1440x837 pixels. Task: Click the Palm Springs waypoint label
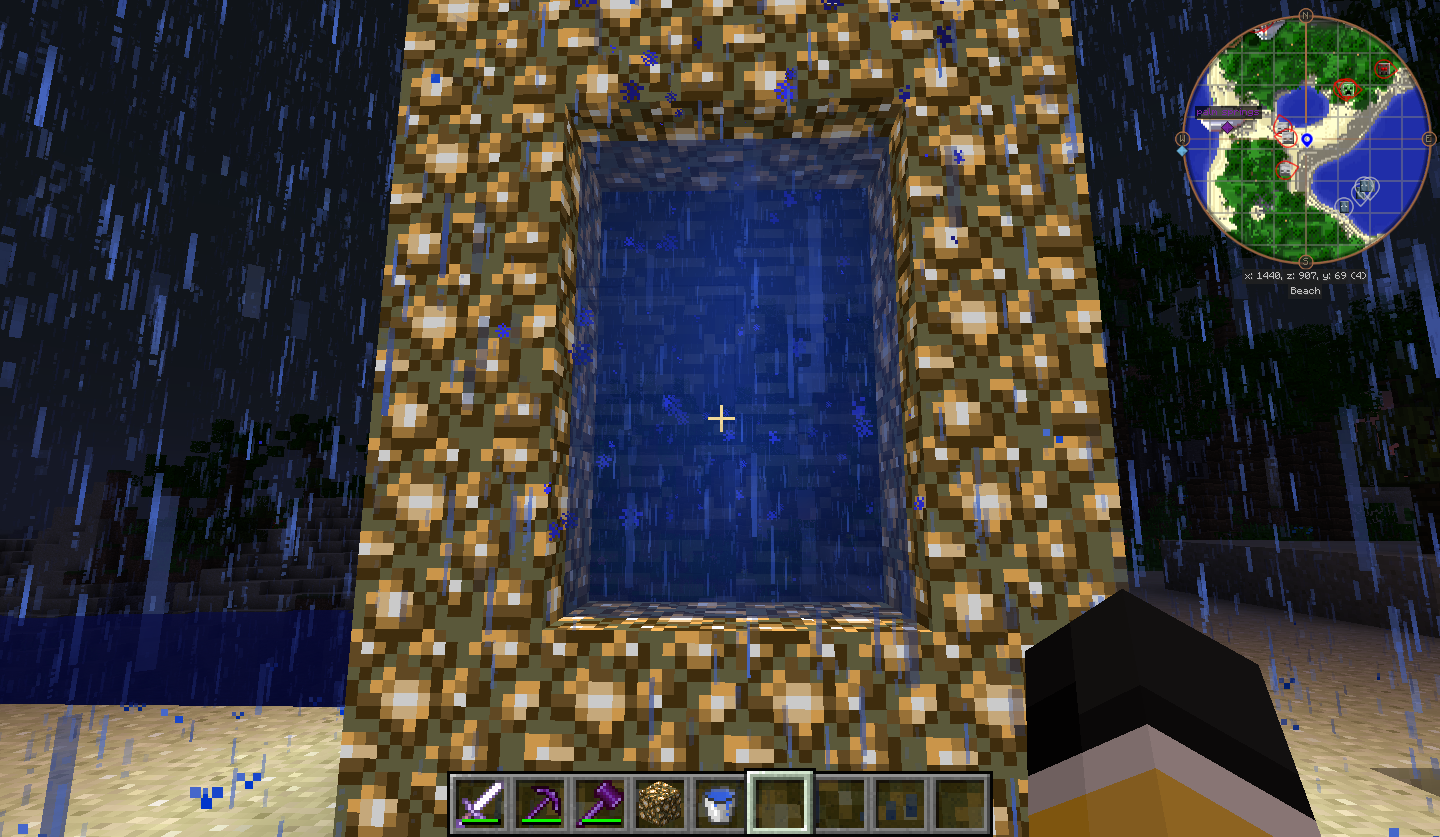tap(1226, 112)
